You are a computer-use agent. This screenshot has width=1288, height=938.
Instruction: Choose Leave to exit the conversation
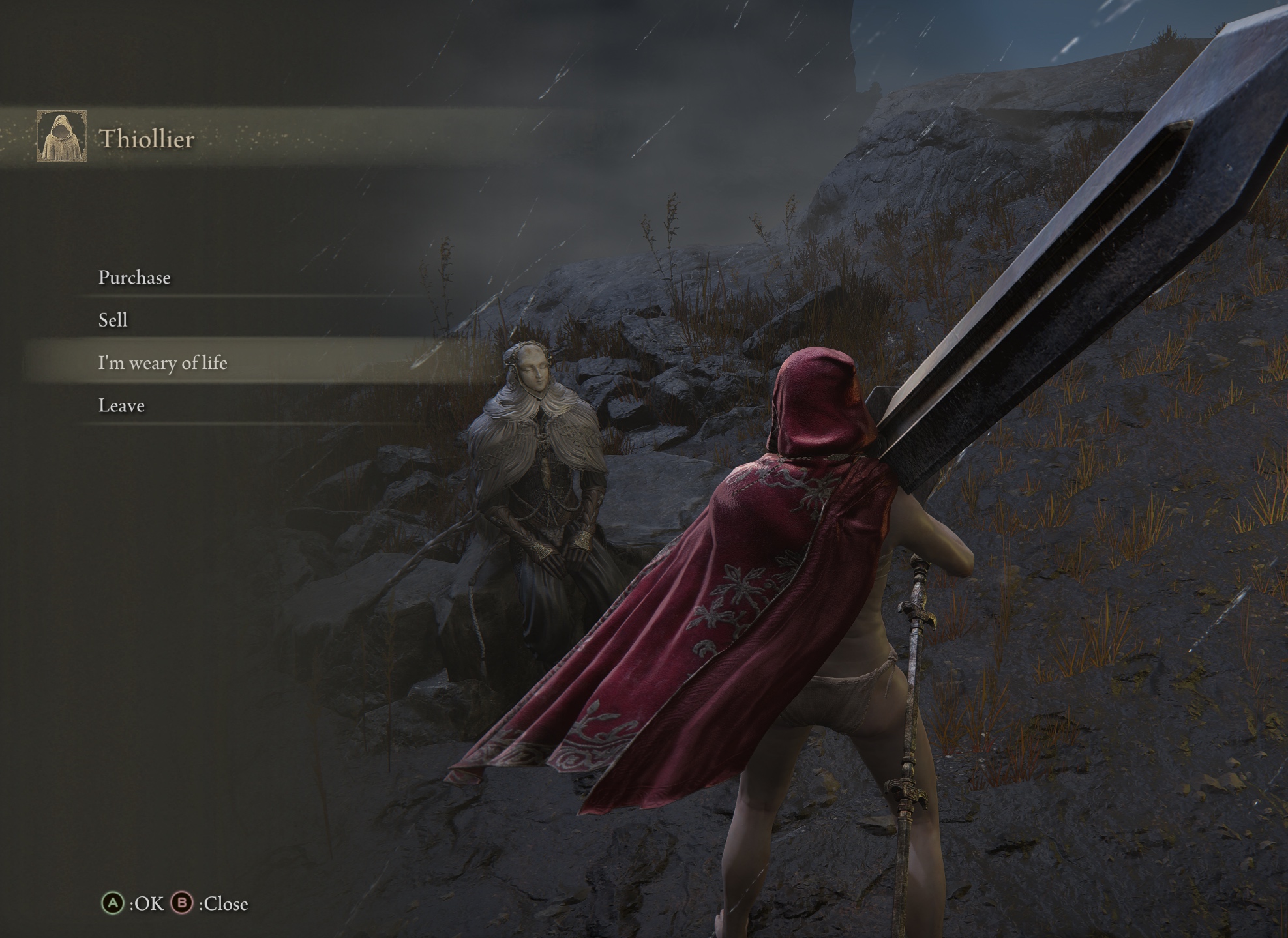pyautogui.click(x=122, y=405)
